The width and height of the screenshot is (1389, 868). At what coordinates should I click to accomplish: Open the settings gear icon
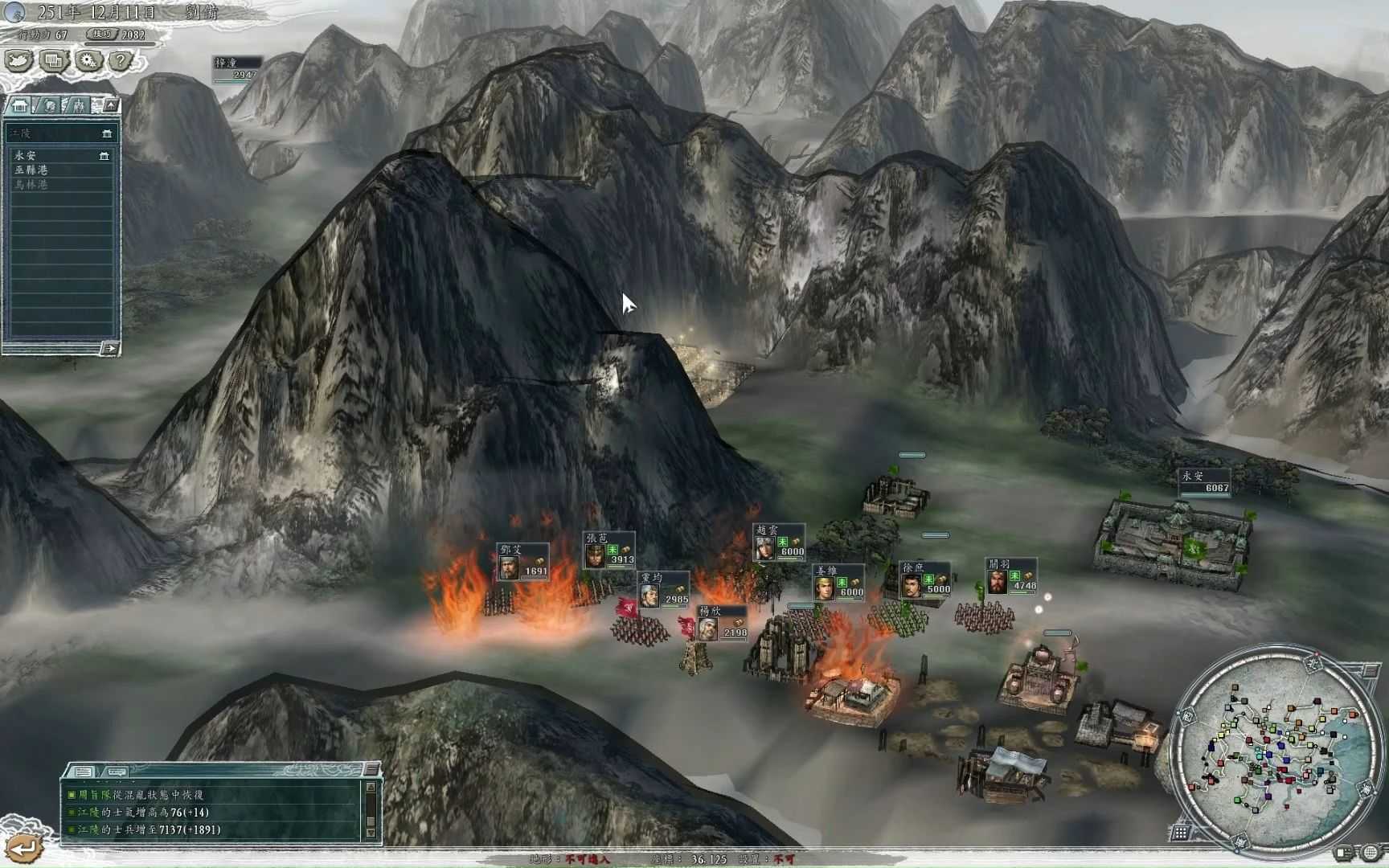pyautogui.click(x=88, y=59)
